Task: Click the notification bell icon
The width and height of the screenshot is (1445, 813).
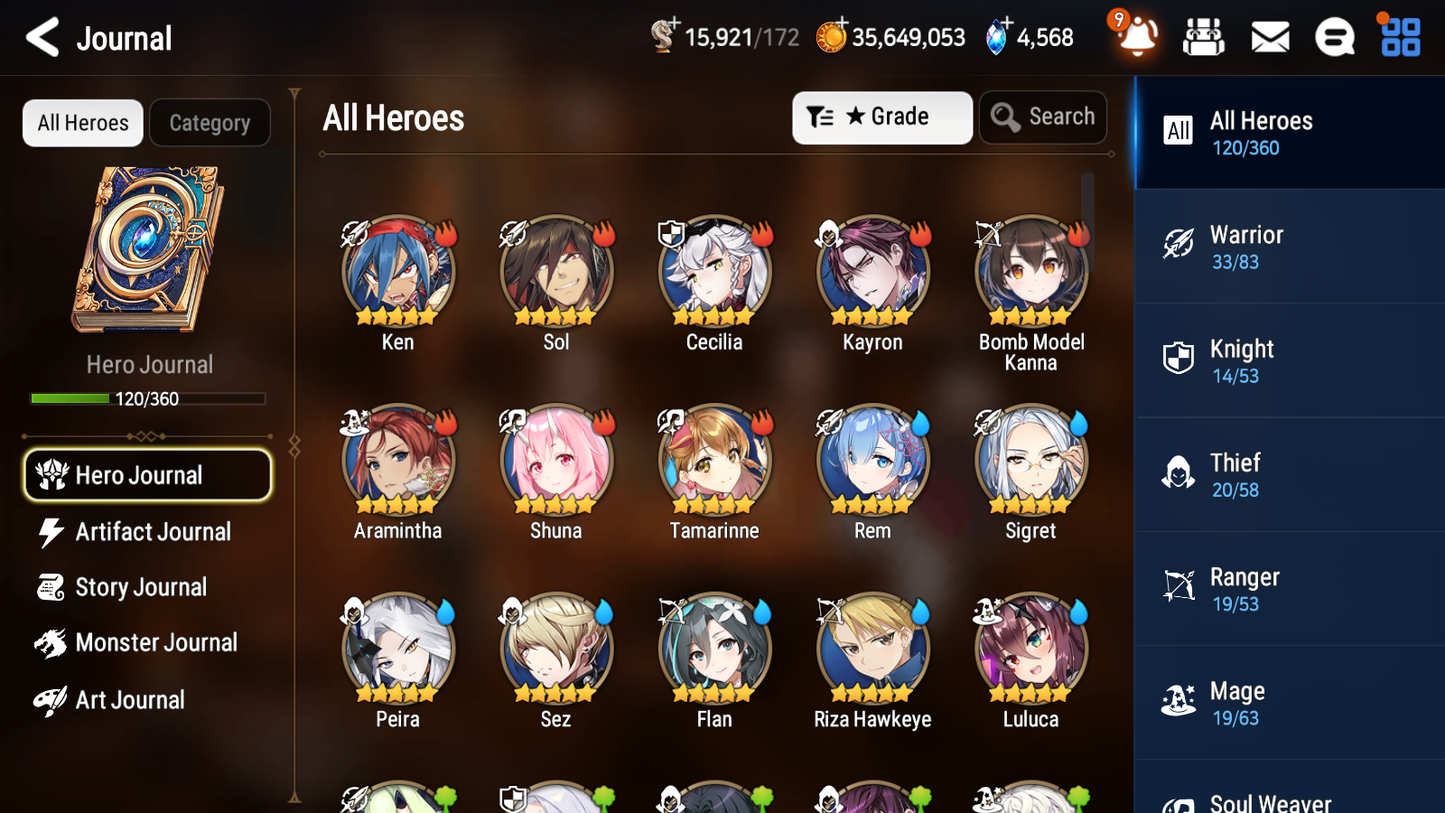Action: [x=1136, y=36]
